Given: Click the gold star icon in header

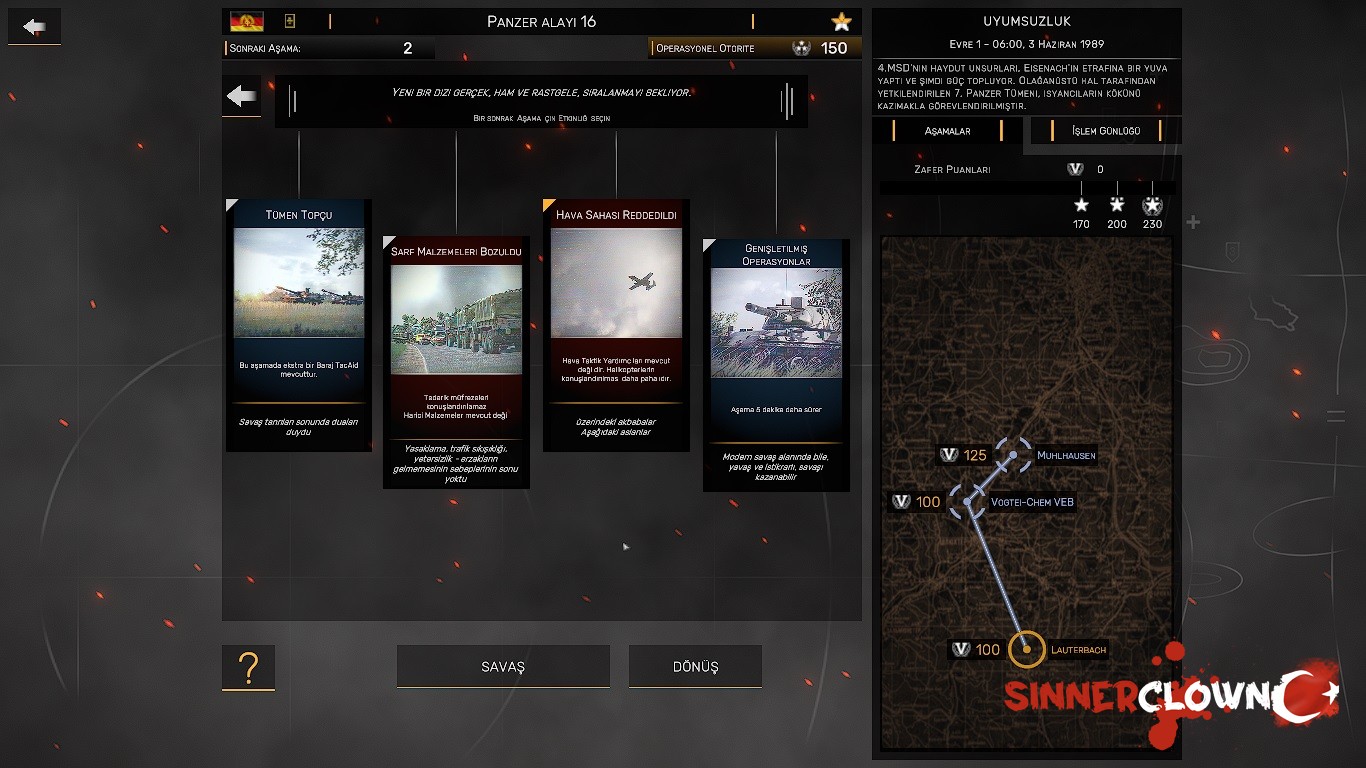Looking at the screenshot, I should 841,22.
